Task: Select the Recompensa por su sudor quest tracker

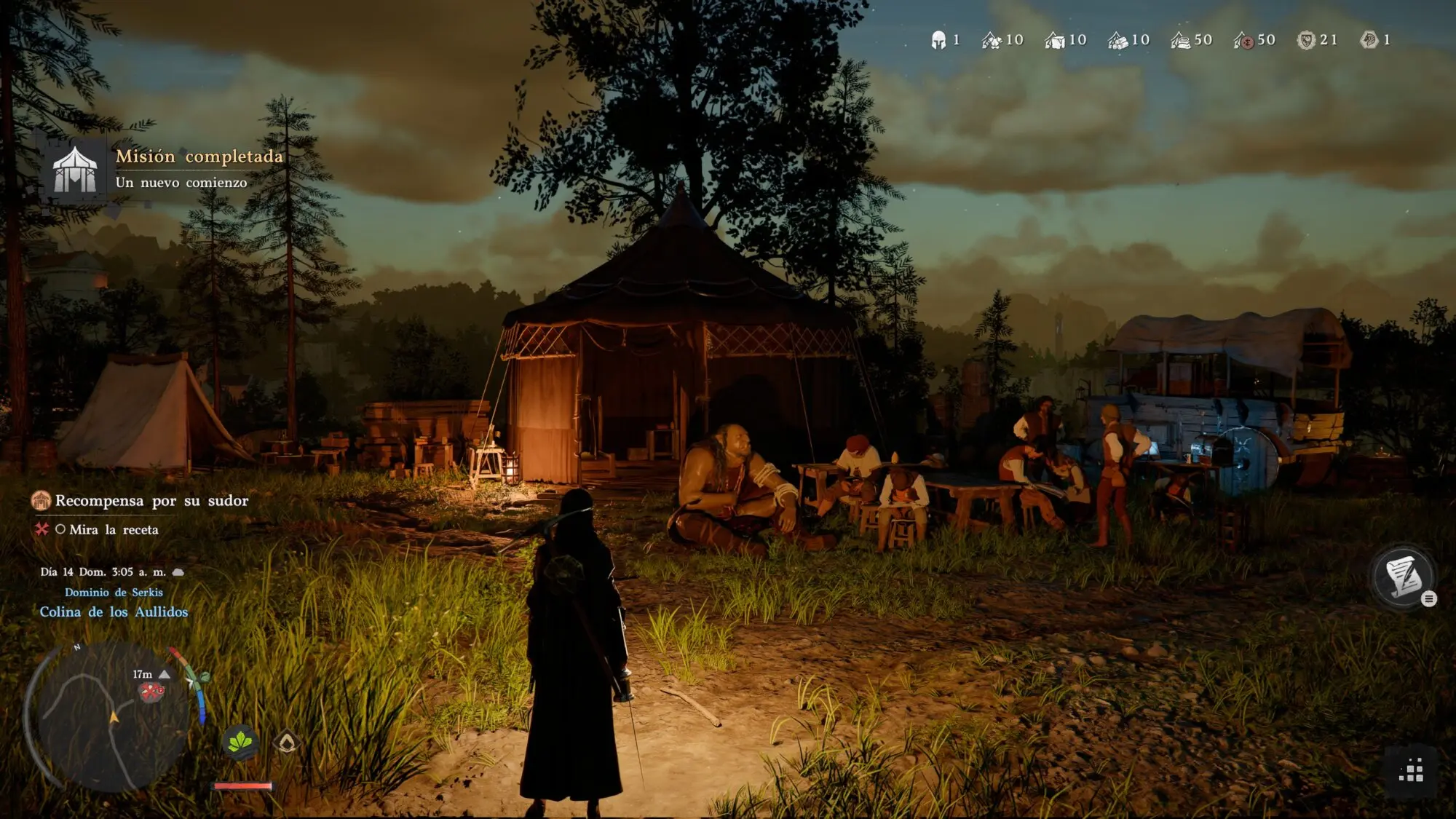Action: (151, 501)
